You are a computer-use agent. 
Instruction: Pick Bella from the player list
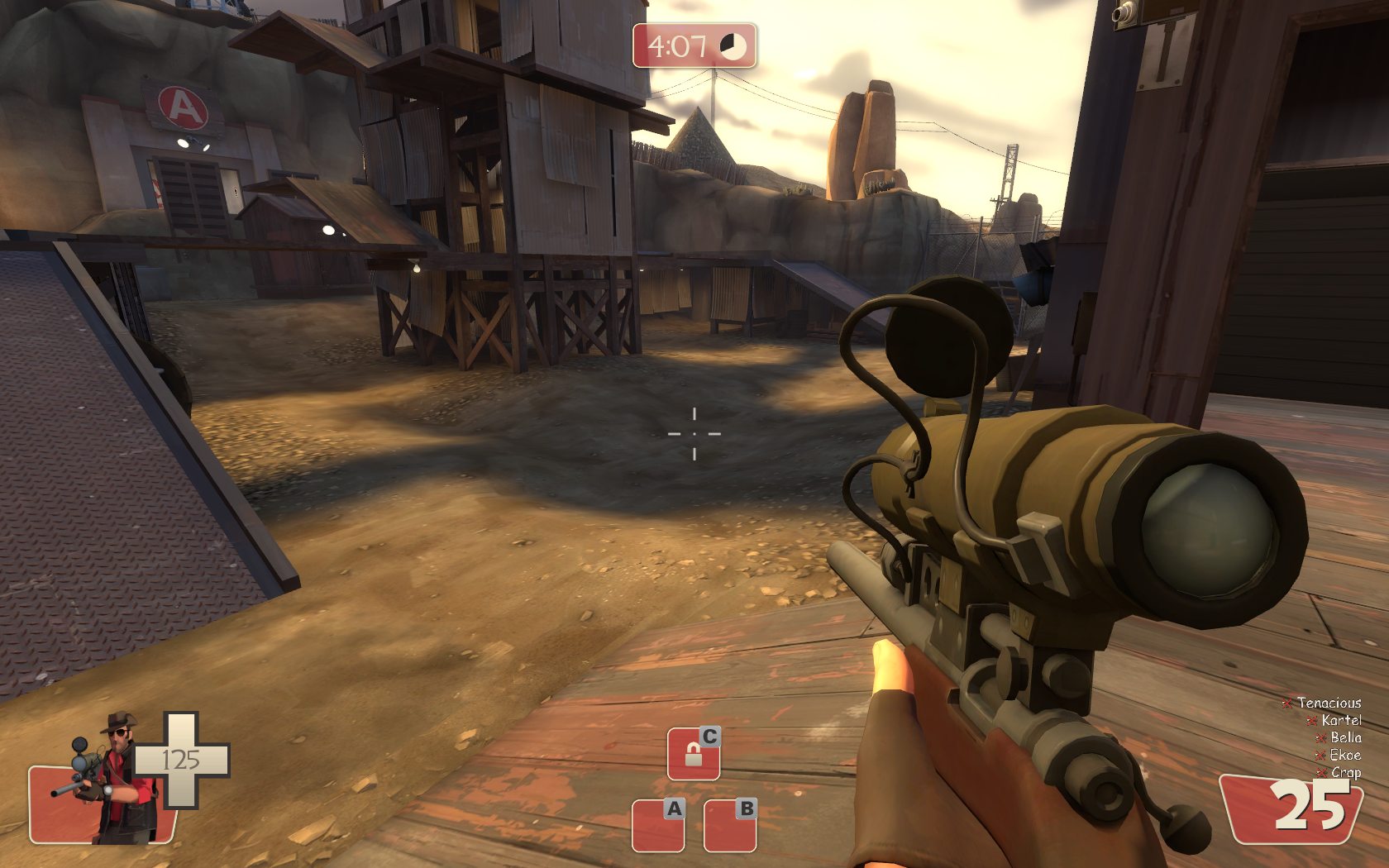pos(1345,737)
